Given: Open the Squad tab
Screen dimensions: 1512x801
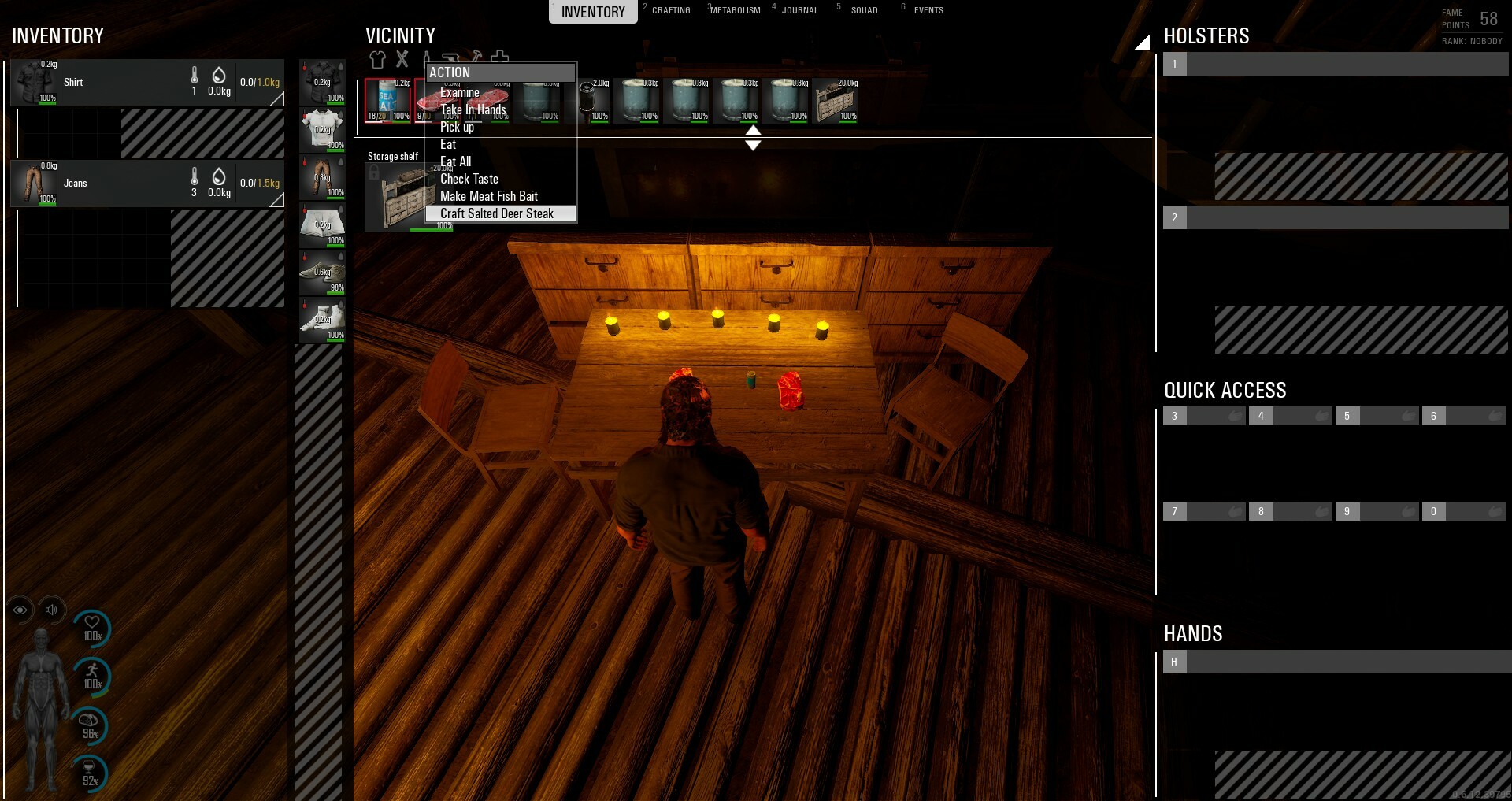Looking at the screenshot, I should [864, 10].
